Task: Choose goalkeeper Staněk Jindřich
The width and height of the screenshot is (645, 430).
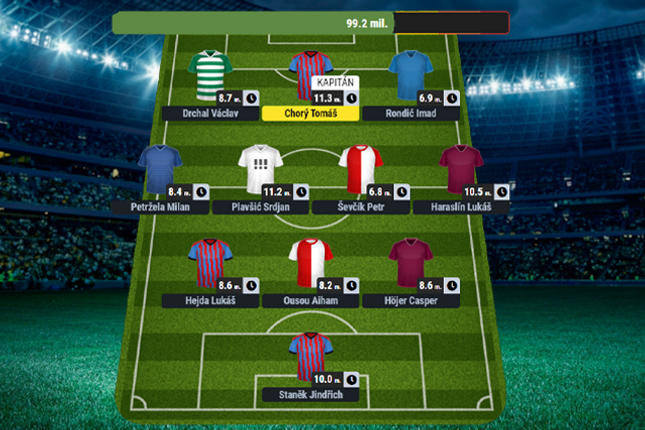Action: pyautogui.click(x=310, y=355)
